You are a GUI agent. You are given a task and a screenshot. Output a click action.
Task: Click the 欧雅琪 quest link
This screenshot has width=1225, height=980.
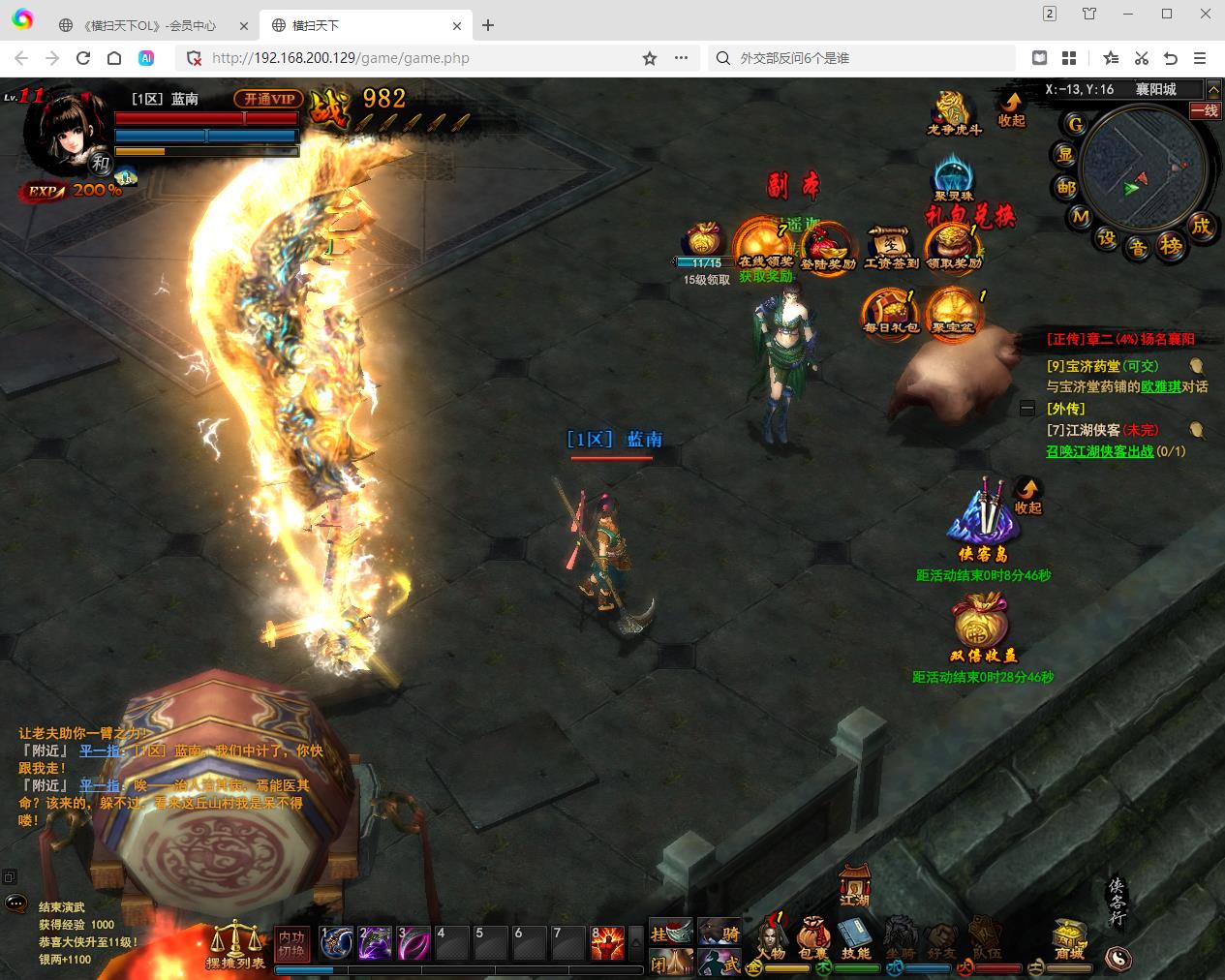[x=1160, y=386]
